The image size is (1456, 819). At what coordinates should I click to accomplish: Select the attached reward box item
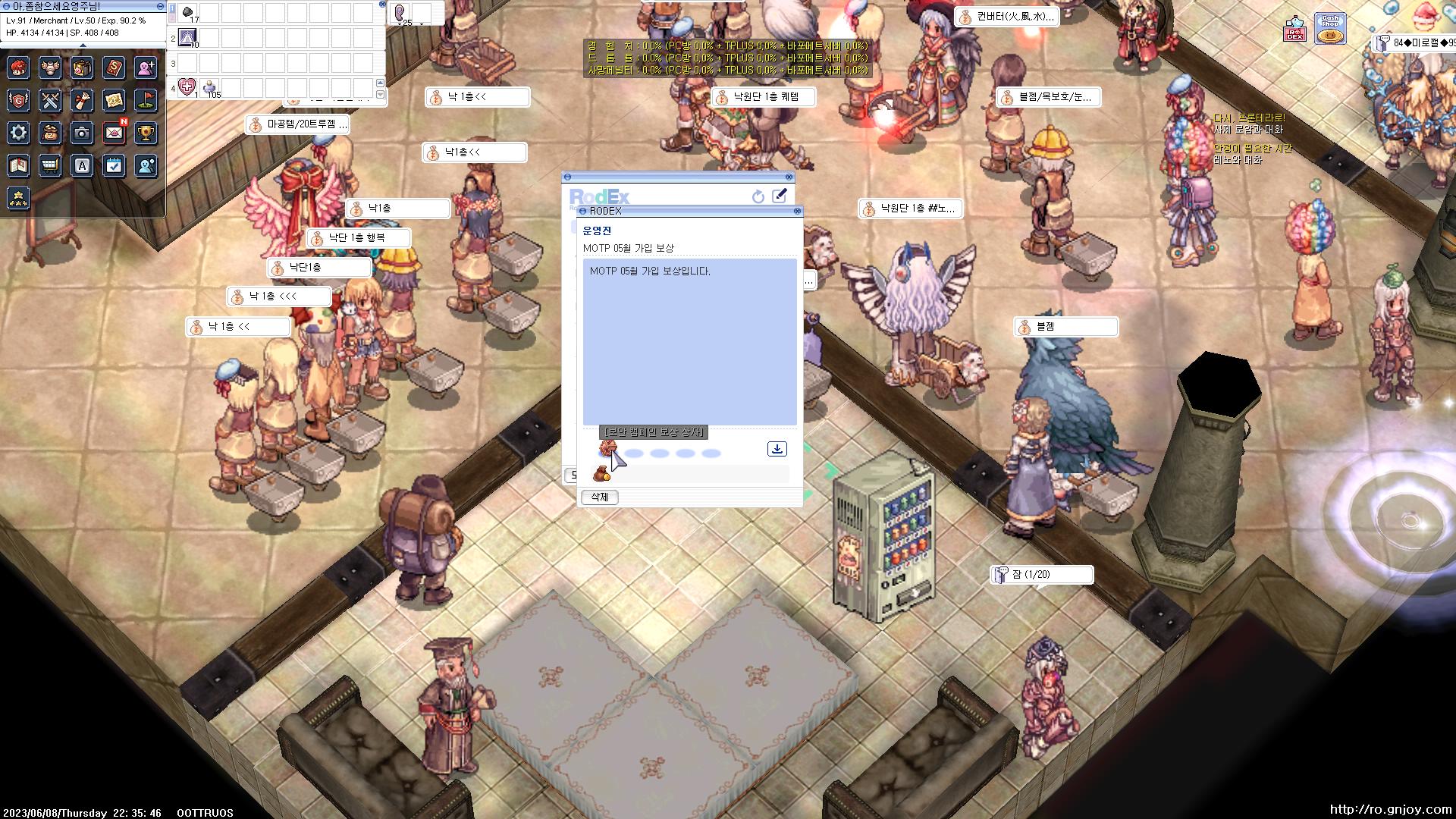pyautogui.click(x=607, y=449)
